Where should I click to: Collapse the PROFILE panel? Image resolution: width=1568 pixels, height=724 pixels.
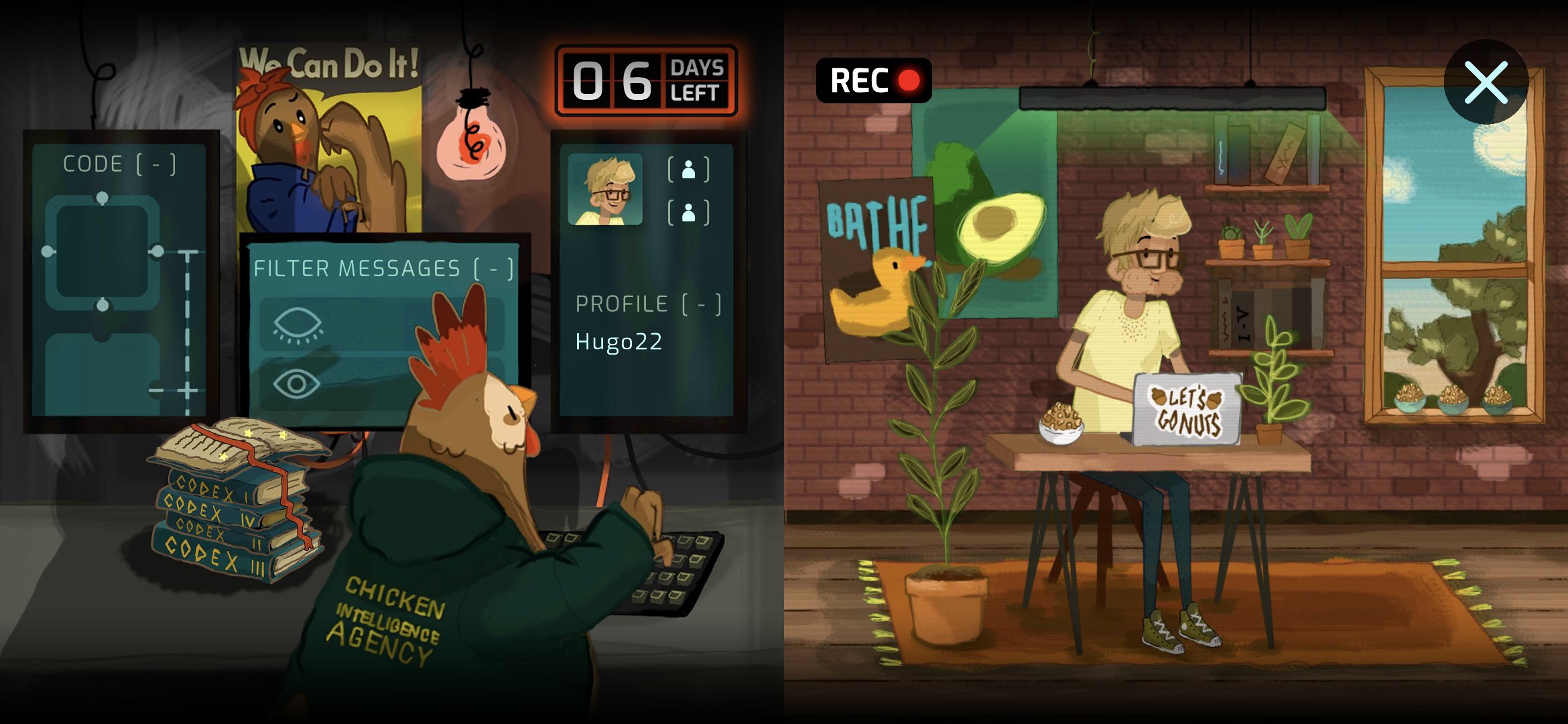tap(701, 304)
